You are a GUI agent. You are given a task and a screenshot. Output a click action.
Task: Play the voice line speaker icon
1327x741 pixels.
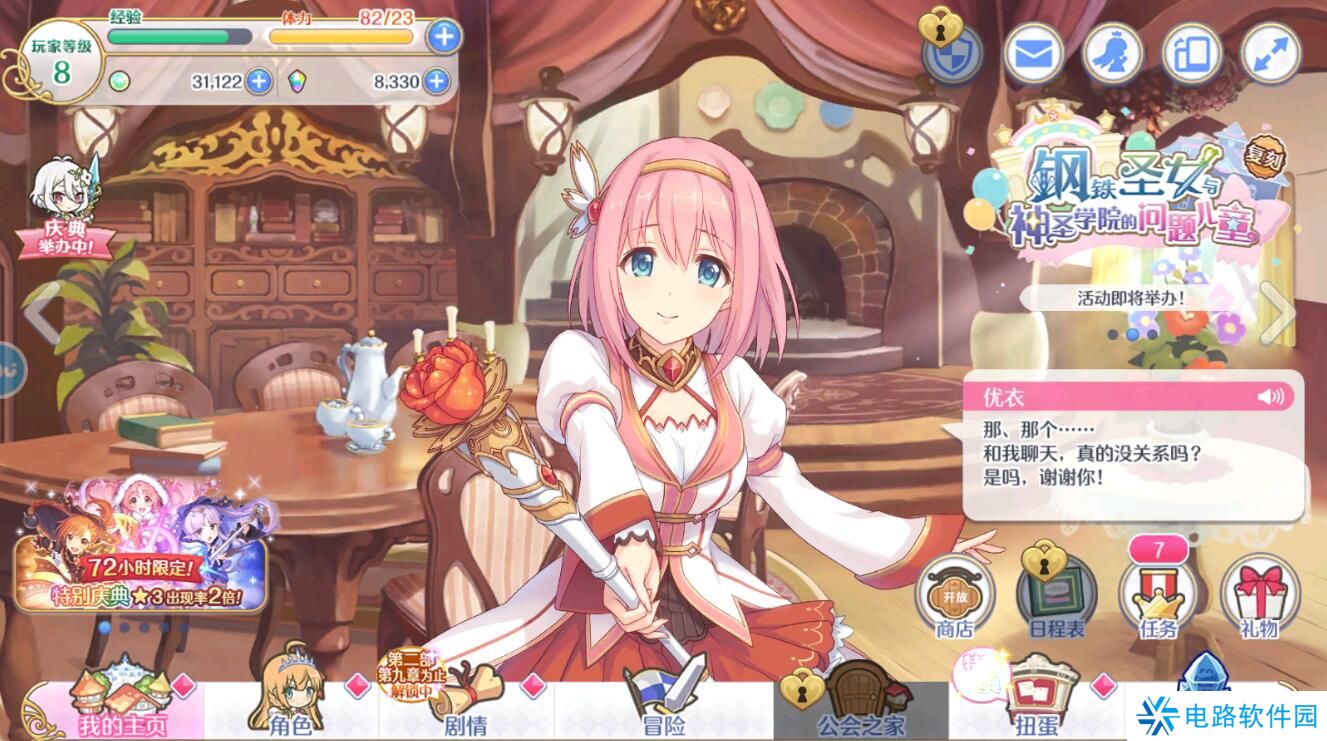click(x=1271, y=397)
